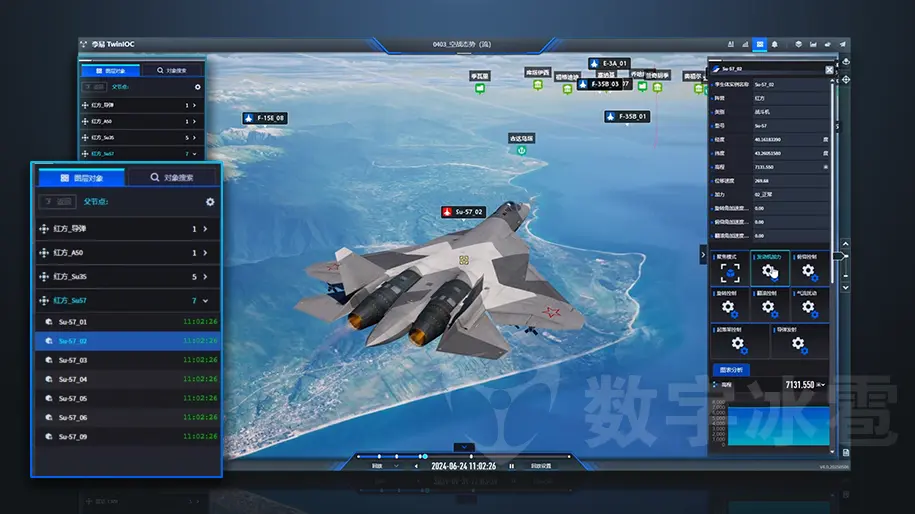Select the F-15E_08 aircraft label
Image resolution: width=915 pixels, height=514 pixels.
click(x=265, y=118)
